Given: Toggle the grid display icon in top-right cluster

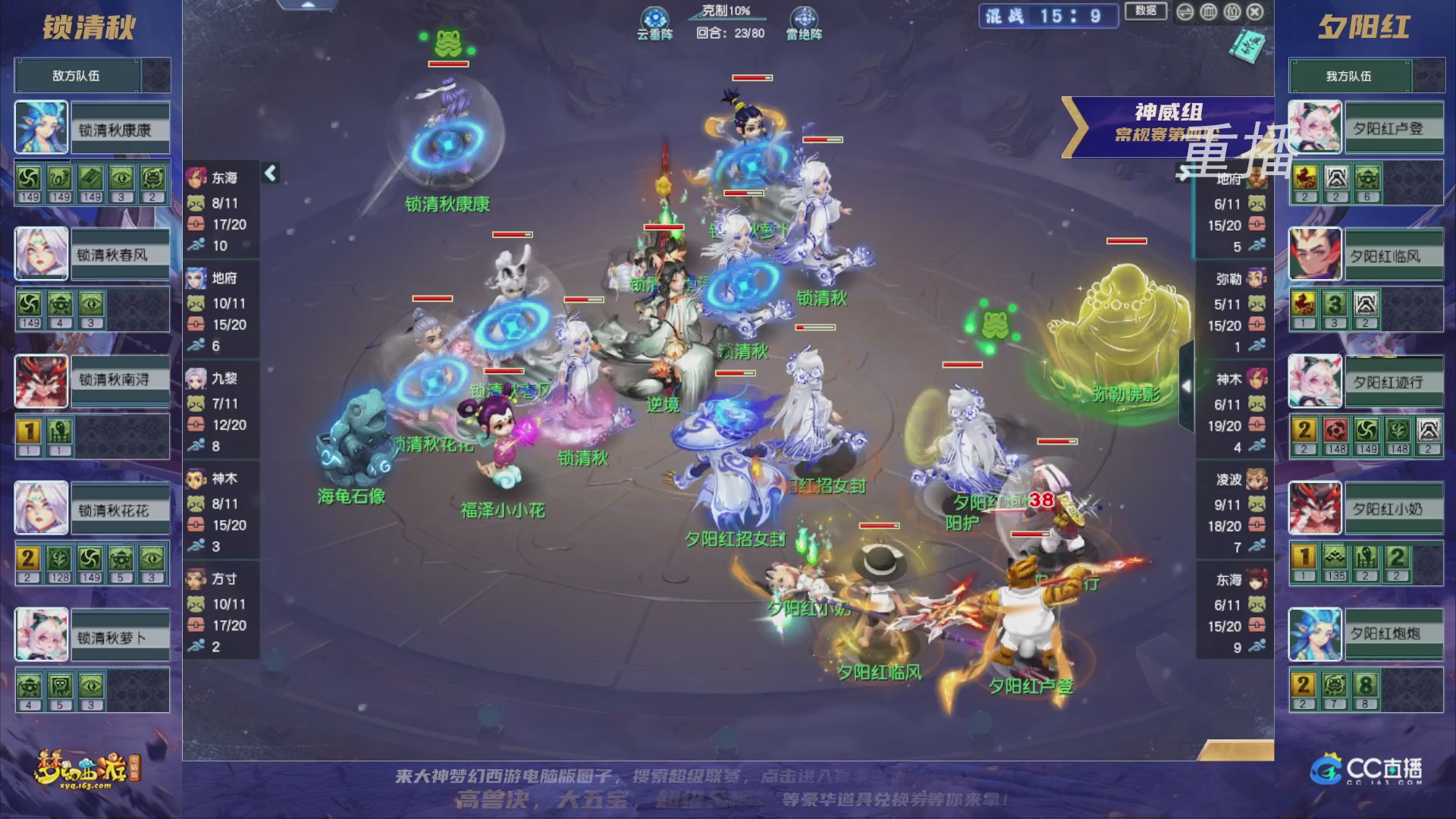Looking at the screenshot, I should (x=1209, y=13).
